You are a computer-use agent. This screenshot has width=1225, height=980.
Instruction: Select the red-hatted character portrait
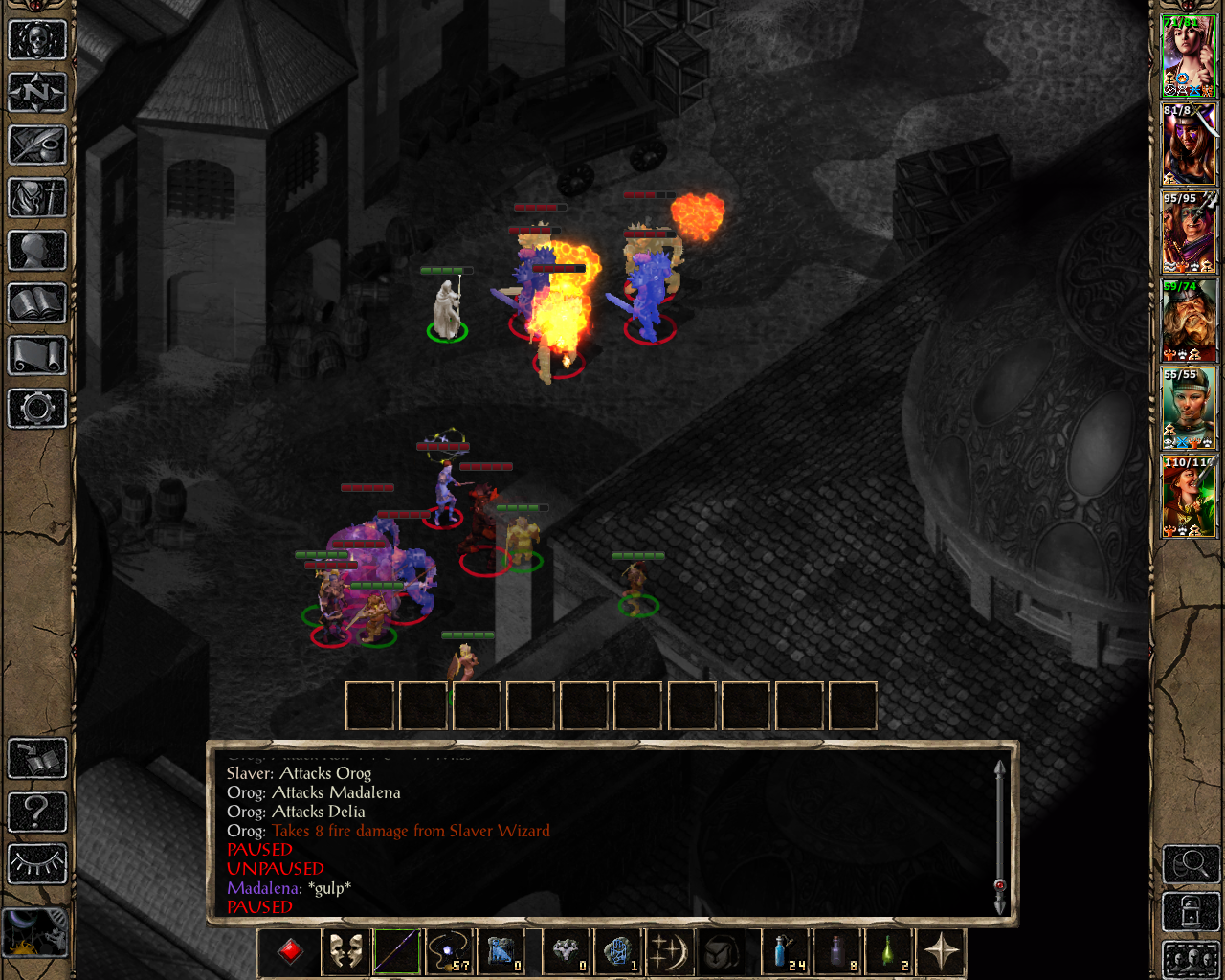pos(1189,497)
